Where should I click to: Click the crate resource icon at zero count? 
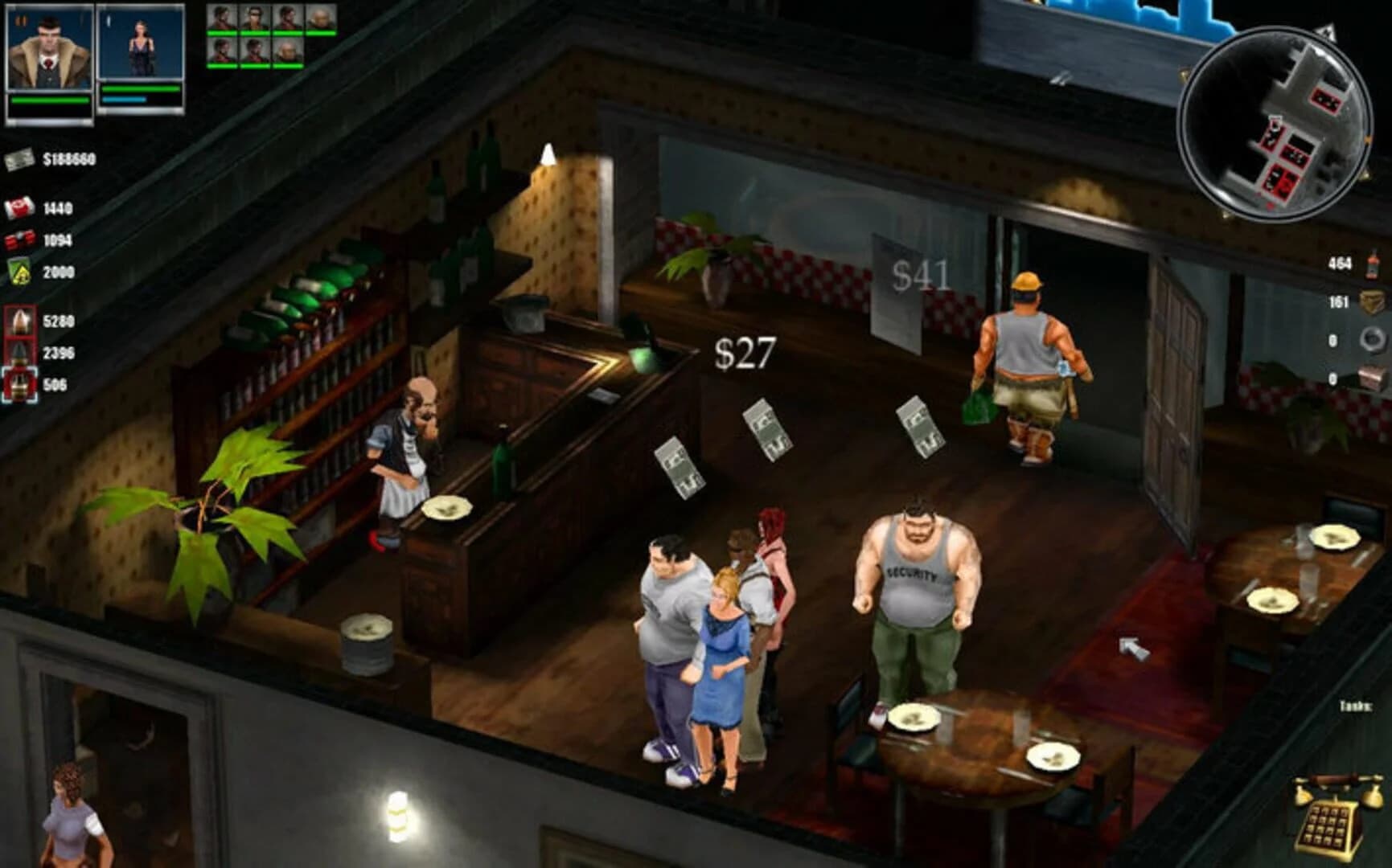1373,376
